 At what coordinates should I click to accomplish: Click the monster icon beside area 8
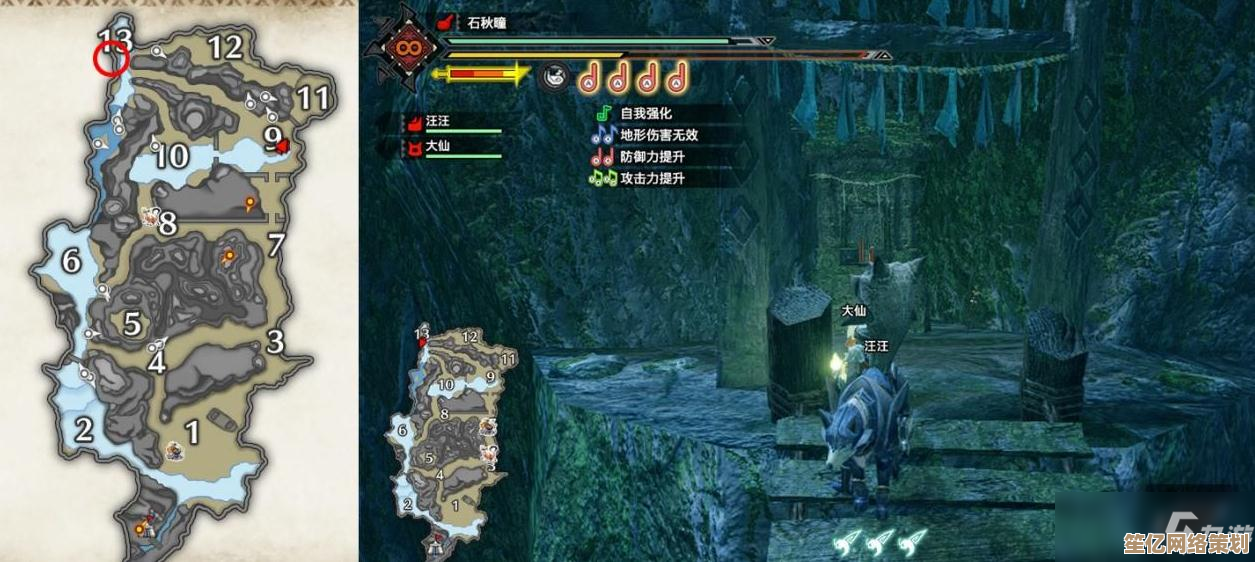pos(150,216)
